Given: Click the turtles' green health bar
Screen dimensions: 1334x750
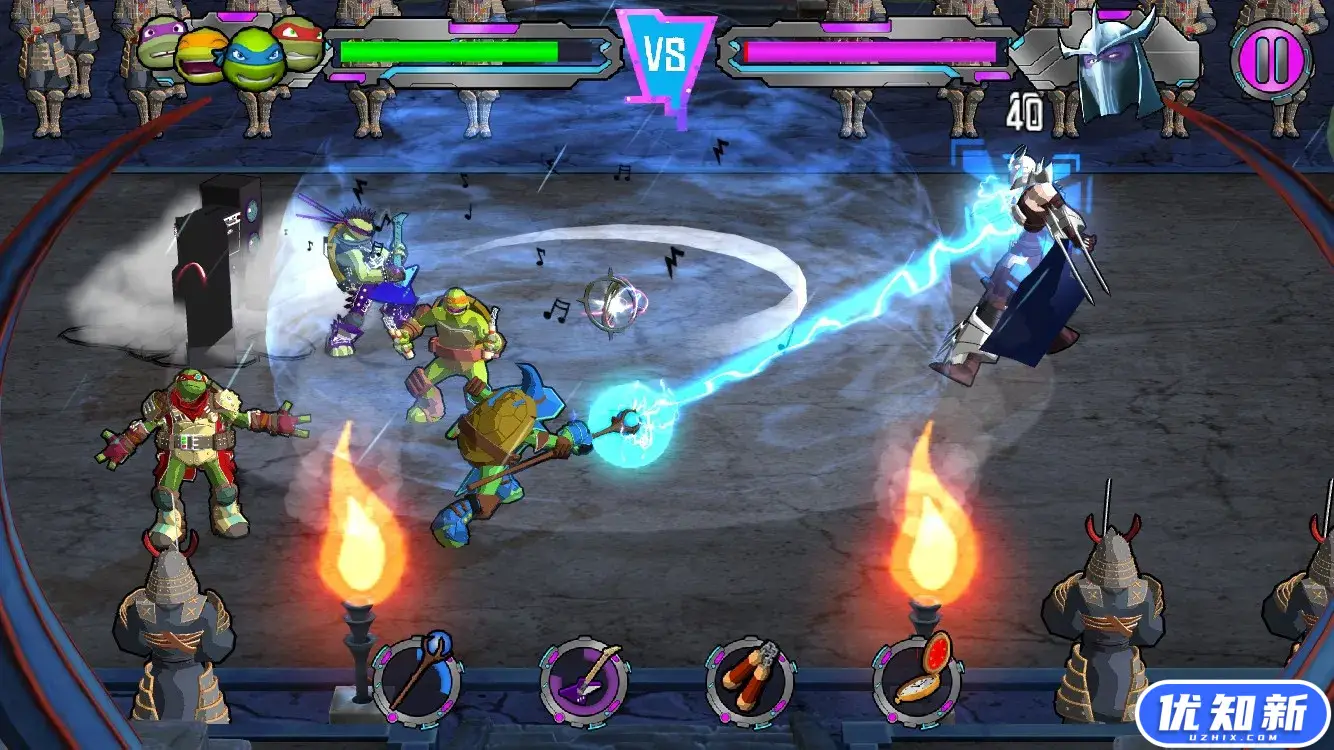Looking at the screenshot, I should point(450,48).
